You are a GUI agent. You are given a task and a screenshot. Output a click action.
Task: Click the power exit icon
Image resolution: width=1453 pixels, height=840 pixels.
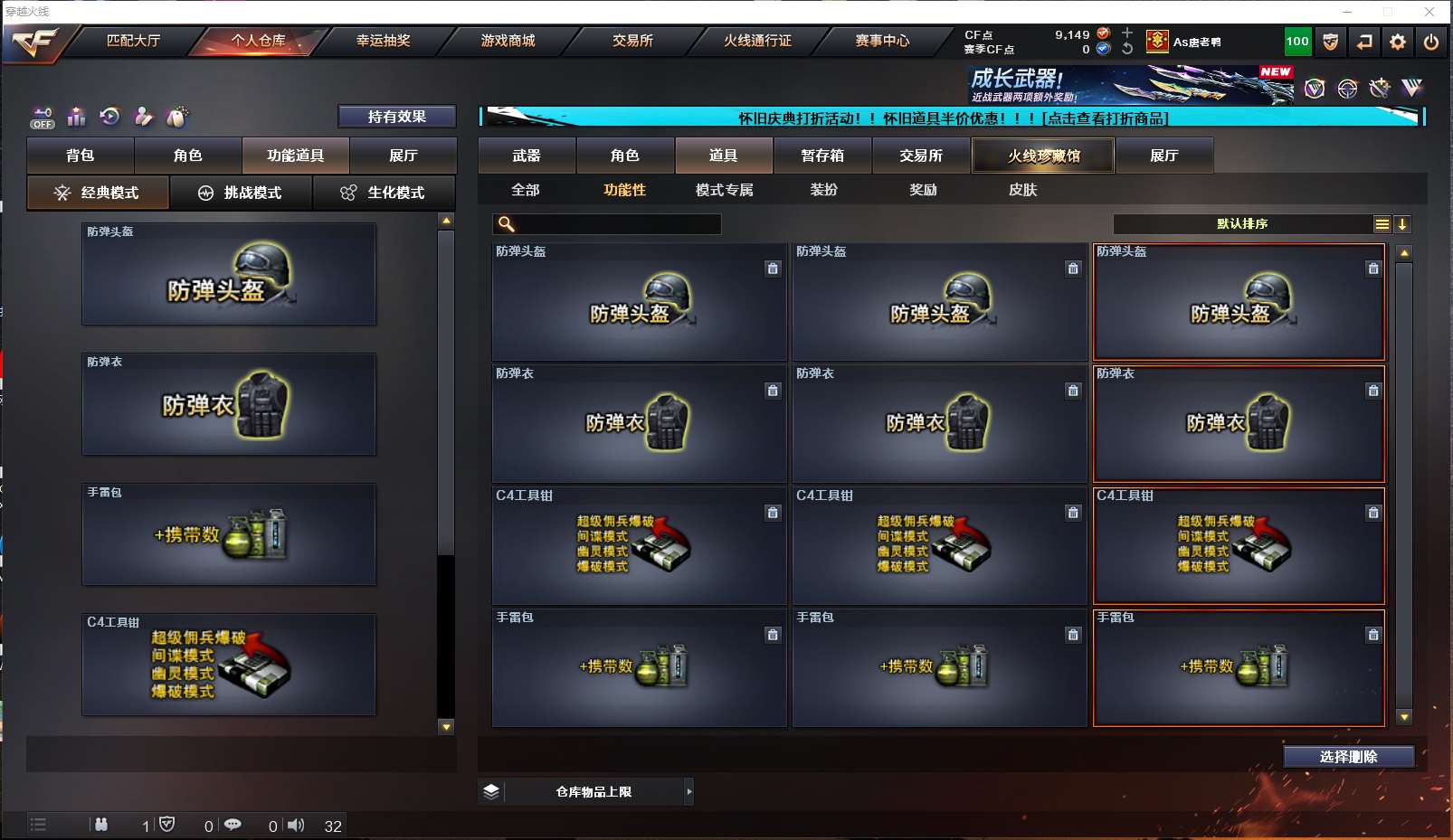coord(1430,42)
